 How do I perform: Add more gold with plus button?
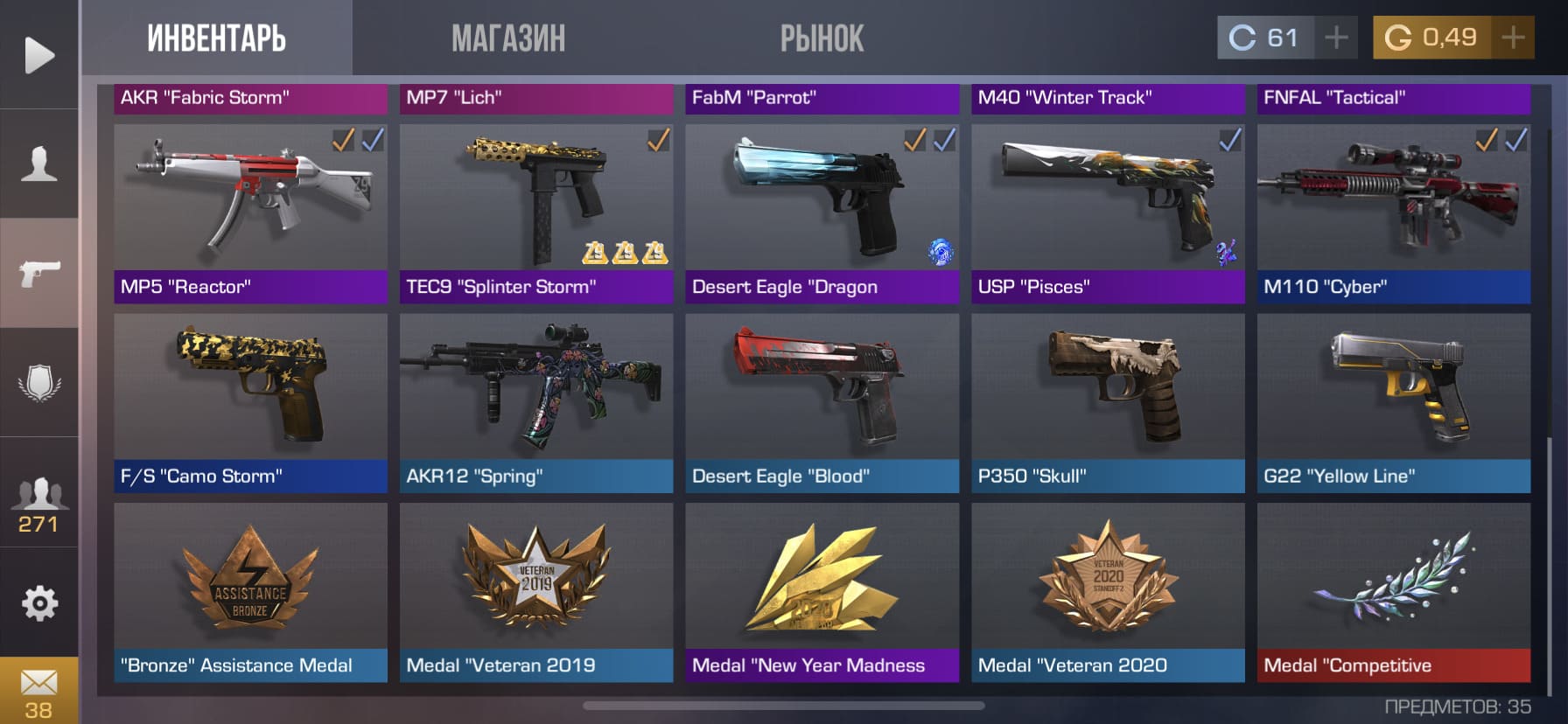[x=1513, y=38]
